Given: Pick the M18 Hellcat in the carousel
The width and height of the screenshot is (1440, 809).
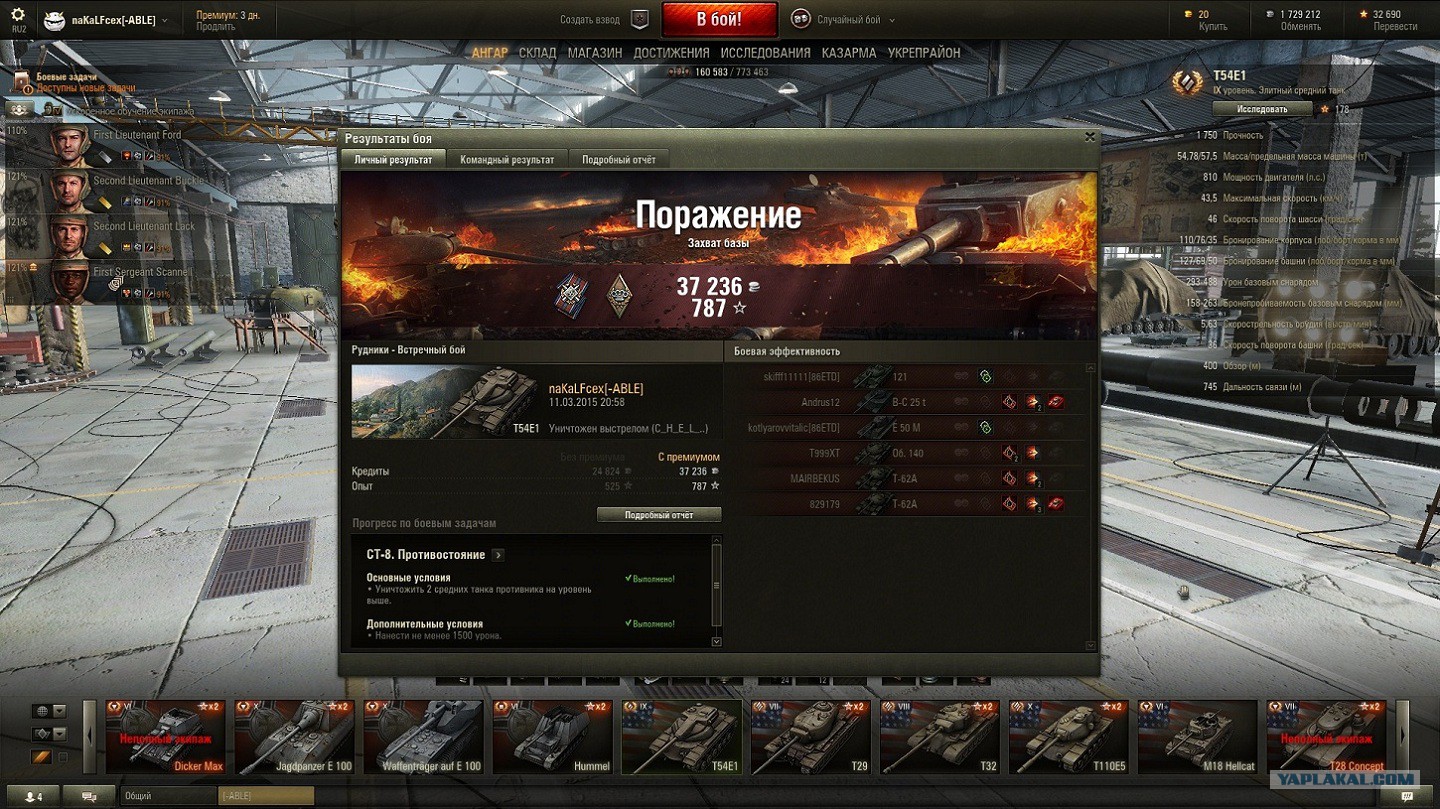Looking at the screenshot, I should pyautogui.click(x=1197, y=737).
